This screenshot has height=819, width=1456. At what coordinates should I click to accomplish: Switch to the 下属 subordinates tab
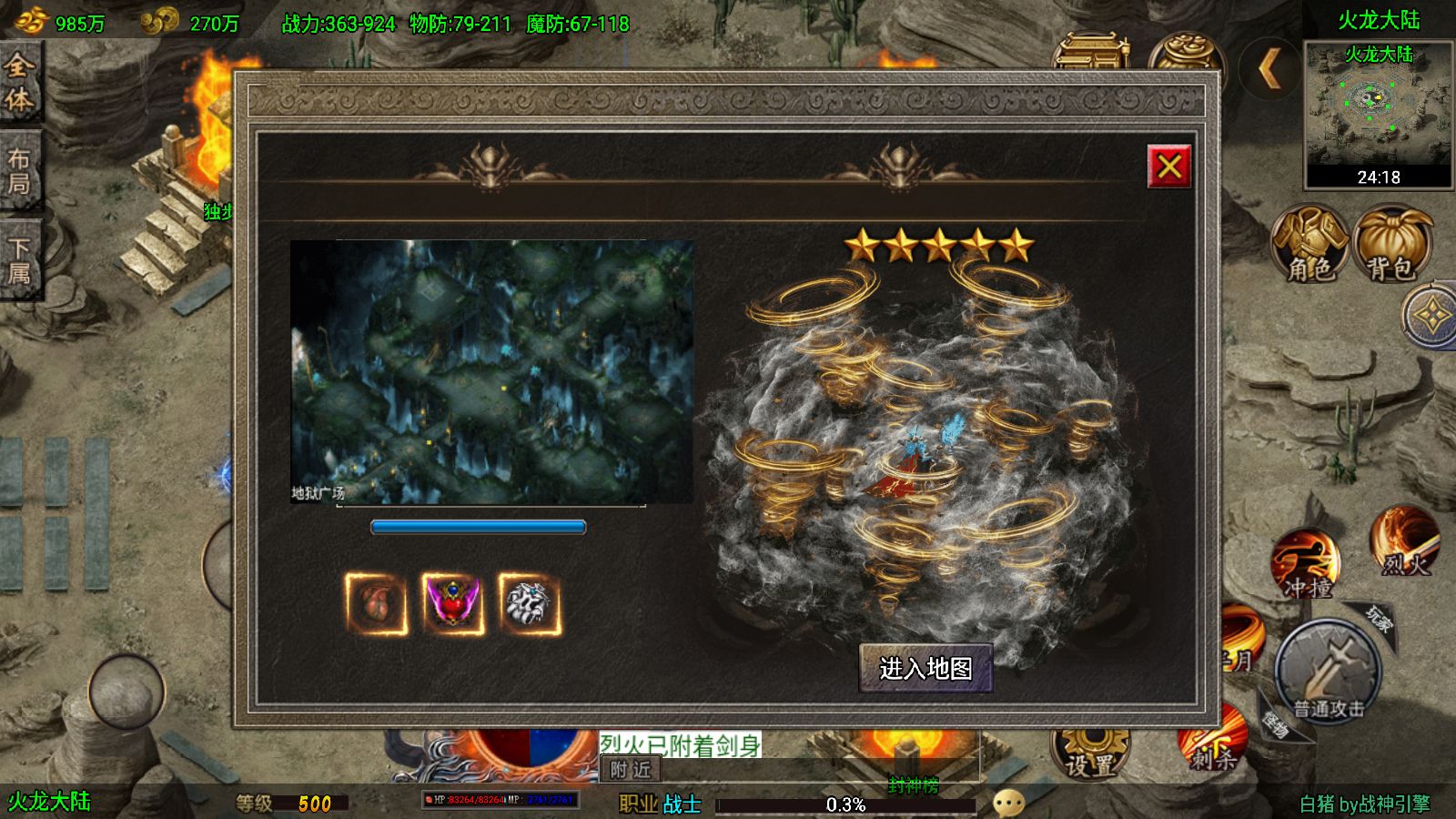20,260
